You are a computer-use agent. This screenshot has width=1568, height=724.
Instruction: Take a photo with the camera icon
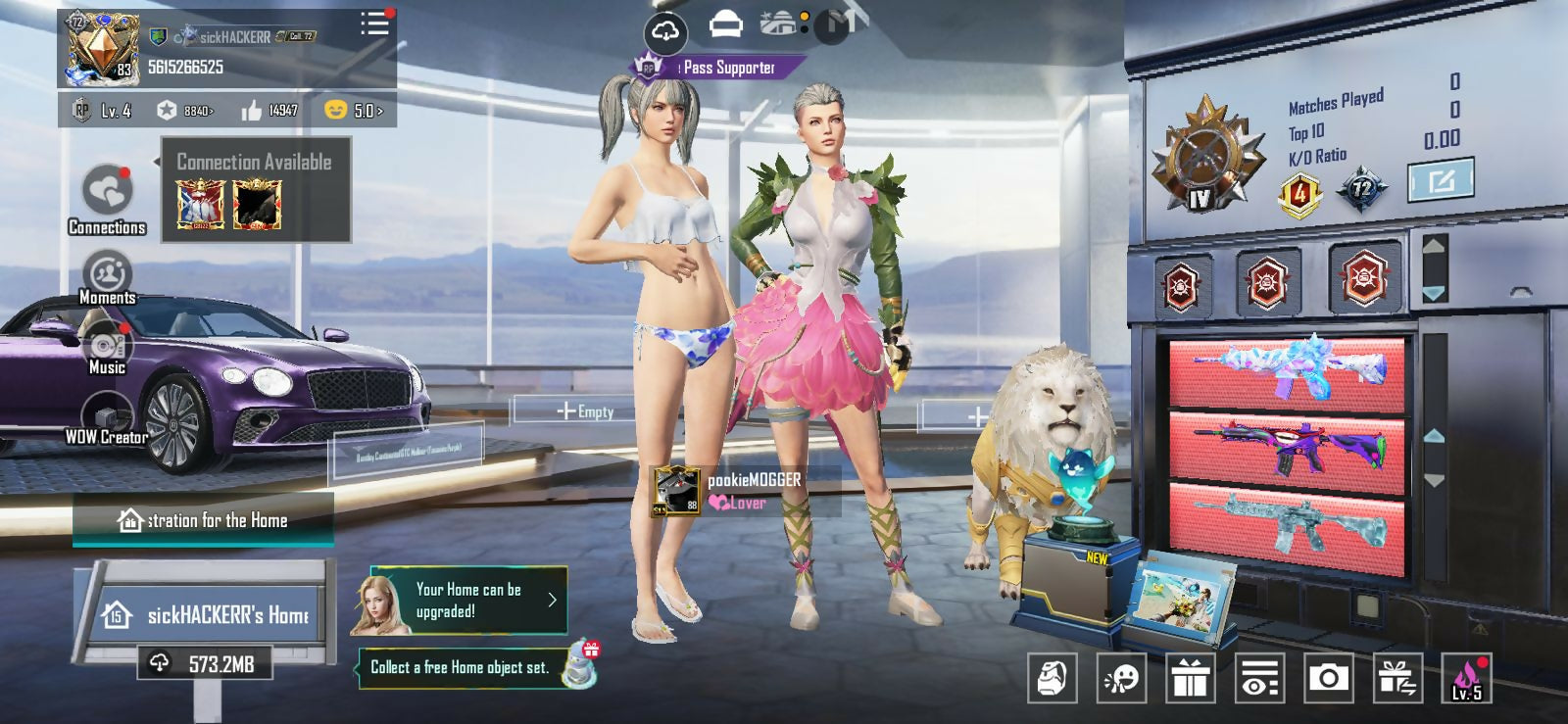1328,677
